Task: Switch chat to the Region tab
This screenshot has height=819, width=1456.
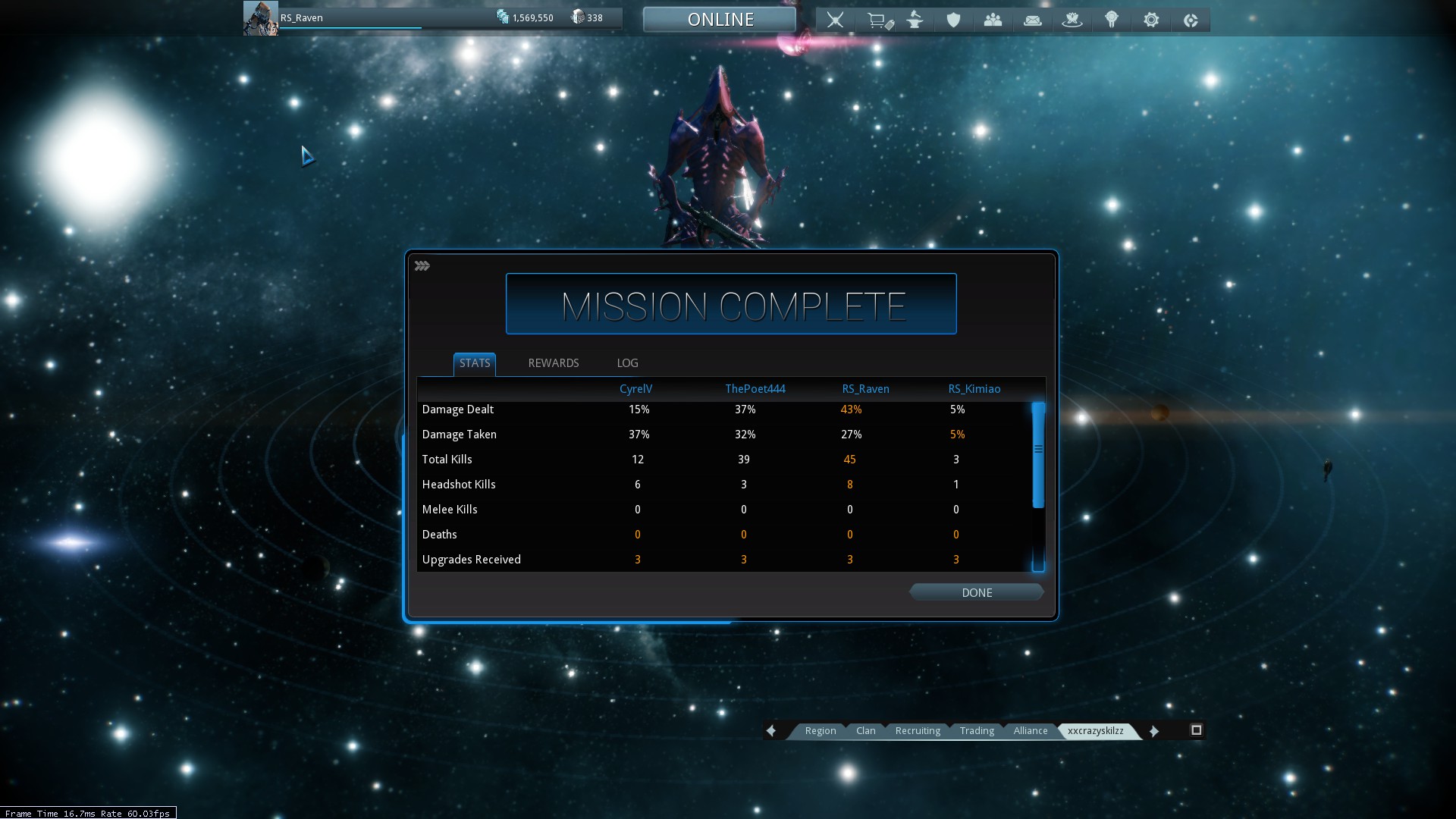Action: [820, 731]
